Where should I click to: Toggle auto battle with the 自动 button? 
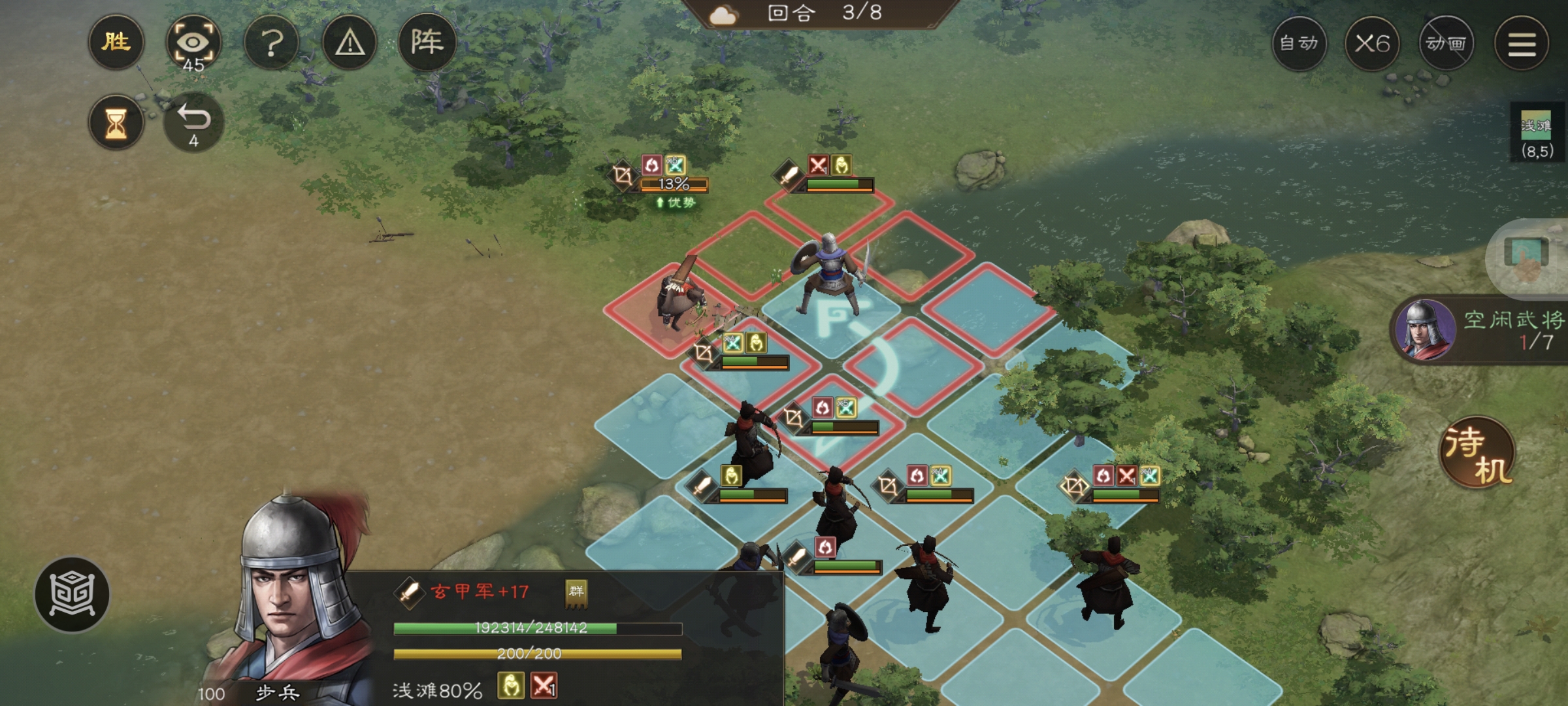[x=1300, y=42]
